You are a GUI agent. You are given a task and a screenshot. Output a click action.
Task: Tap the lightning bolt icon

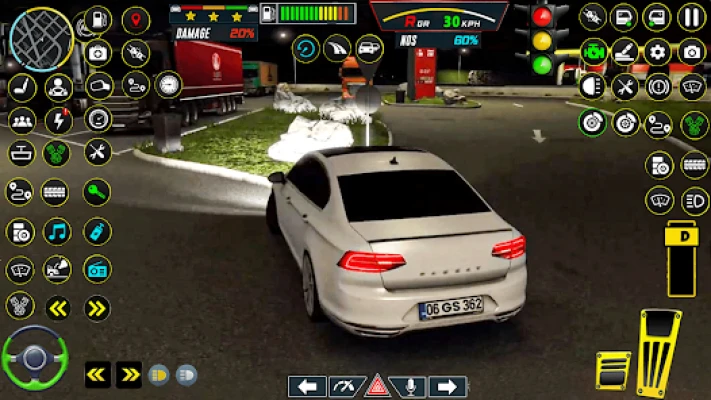click(x=58, y=120)
